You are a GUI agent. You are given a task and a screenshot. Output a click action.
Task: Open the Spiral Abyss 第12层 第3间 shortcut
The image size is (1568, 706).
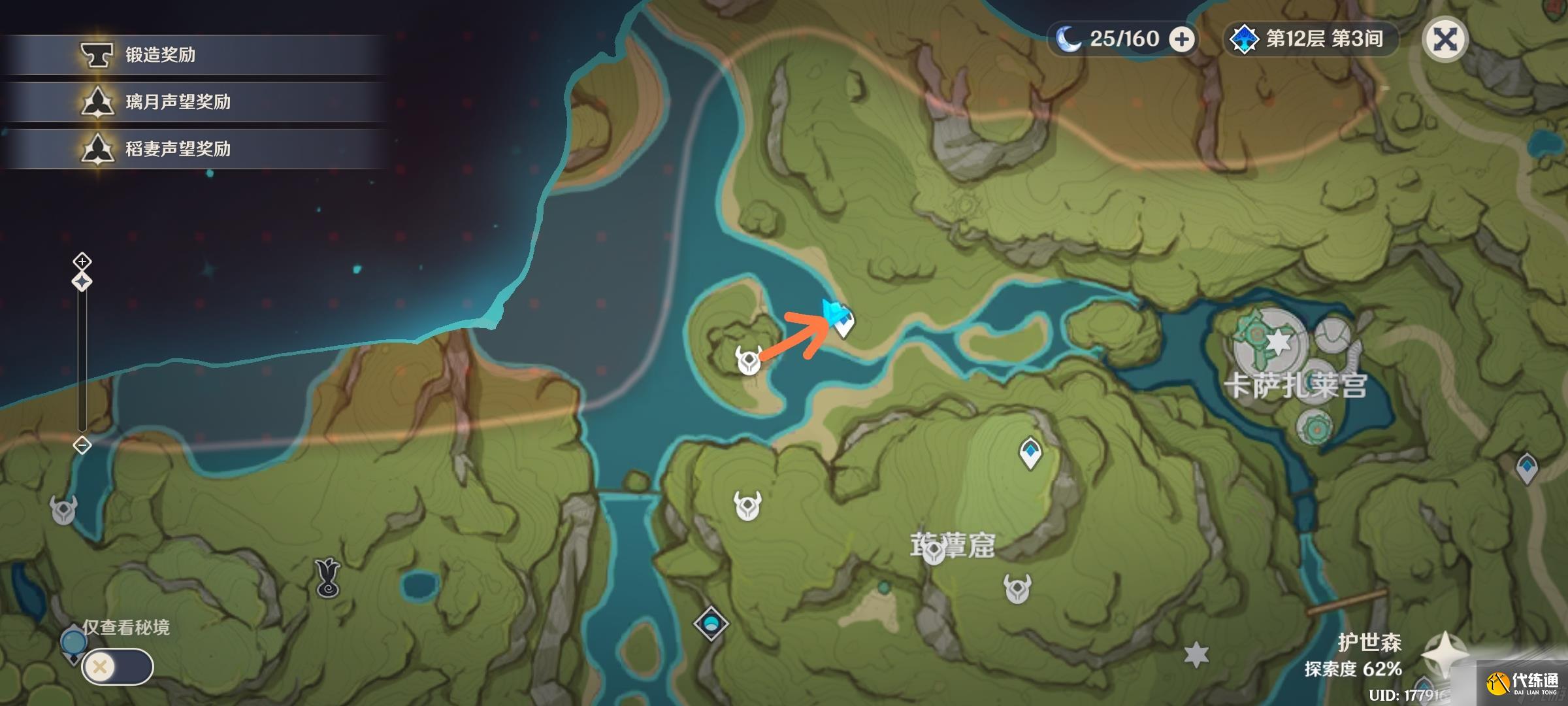[1309, 39]
